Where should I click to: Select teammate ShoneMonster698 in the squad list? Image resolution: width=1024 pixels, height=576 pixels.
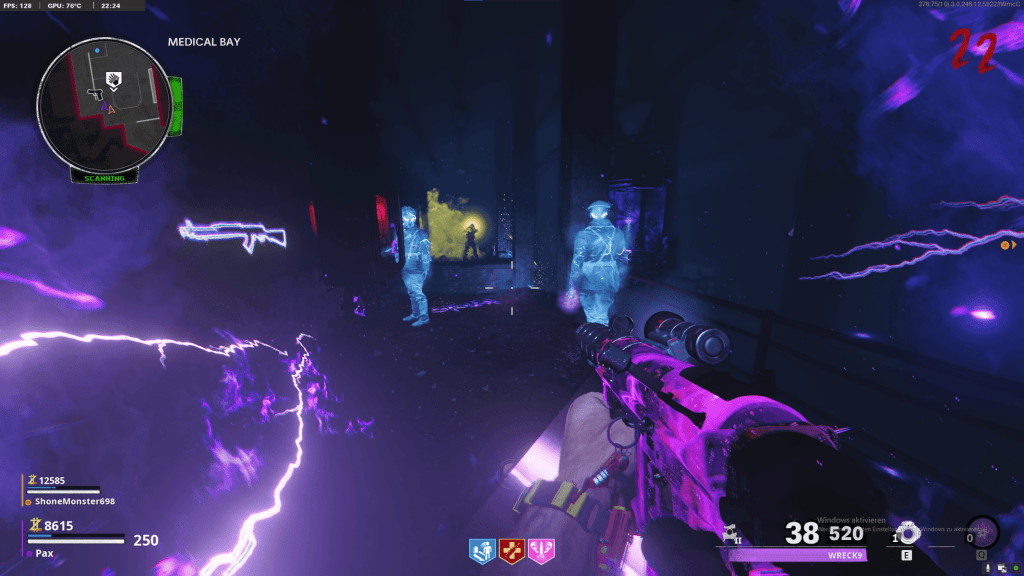click(x=71, y=501)
